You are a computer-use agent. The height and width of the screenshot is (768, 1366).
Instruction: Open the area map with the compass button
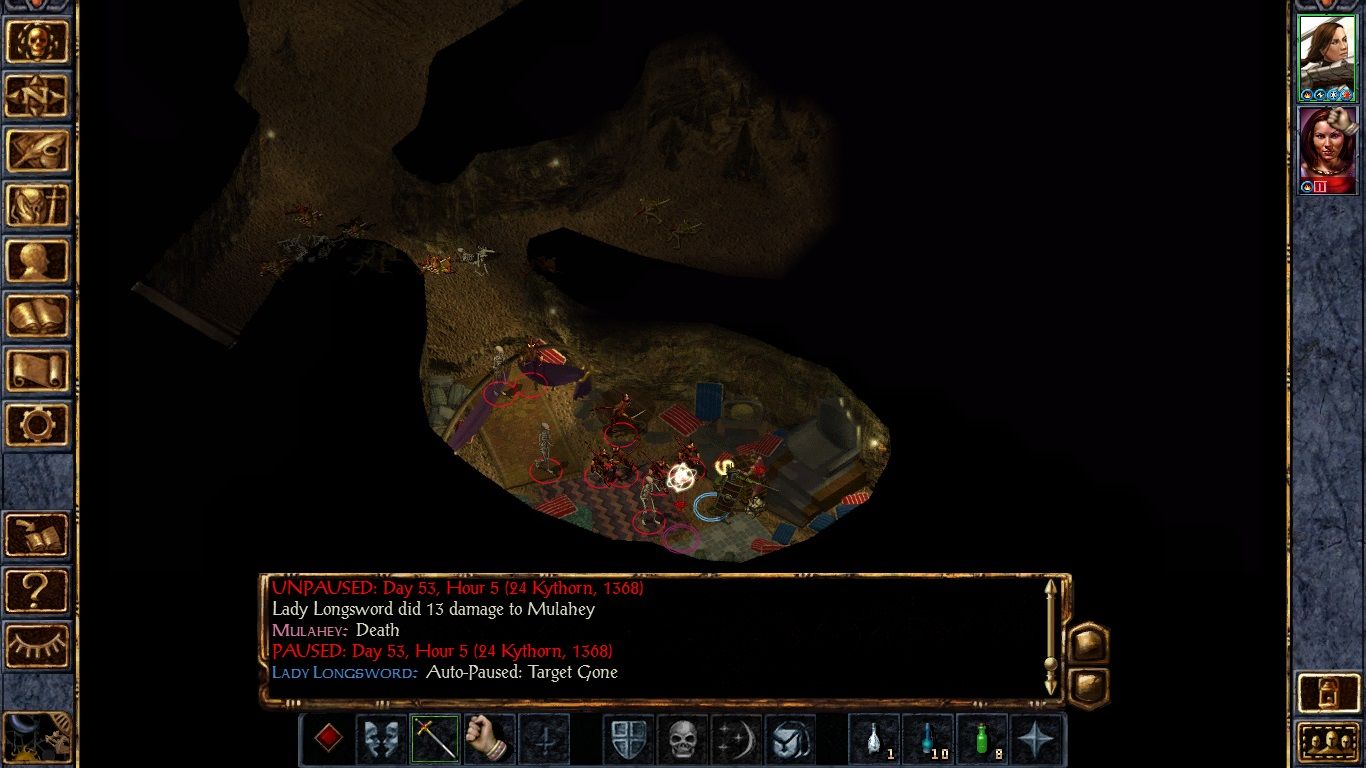[38, 96]
